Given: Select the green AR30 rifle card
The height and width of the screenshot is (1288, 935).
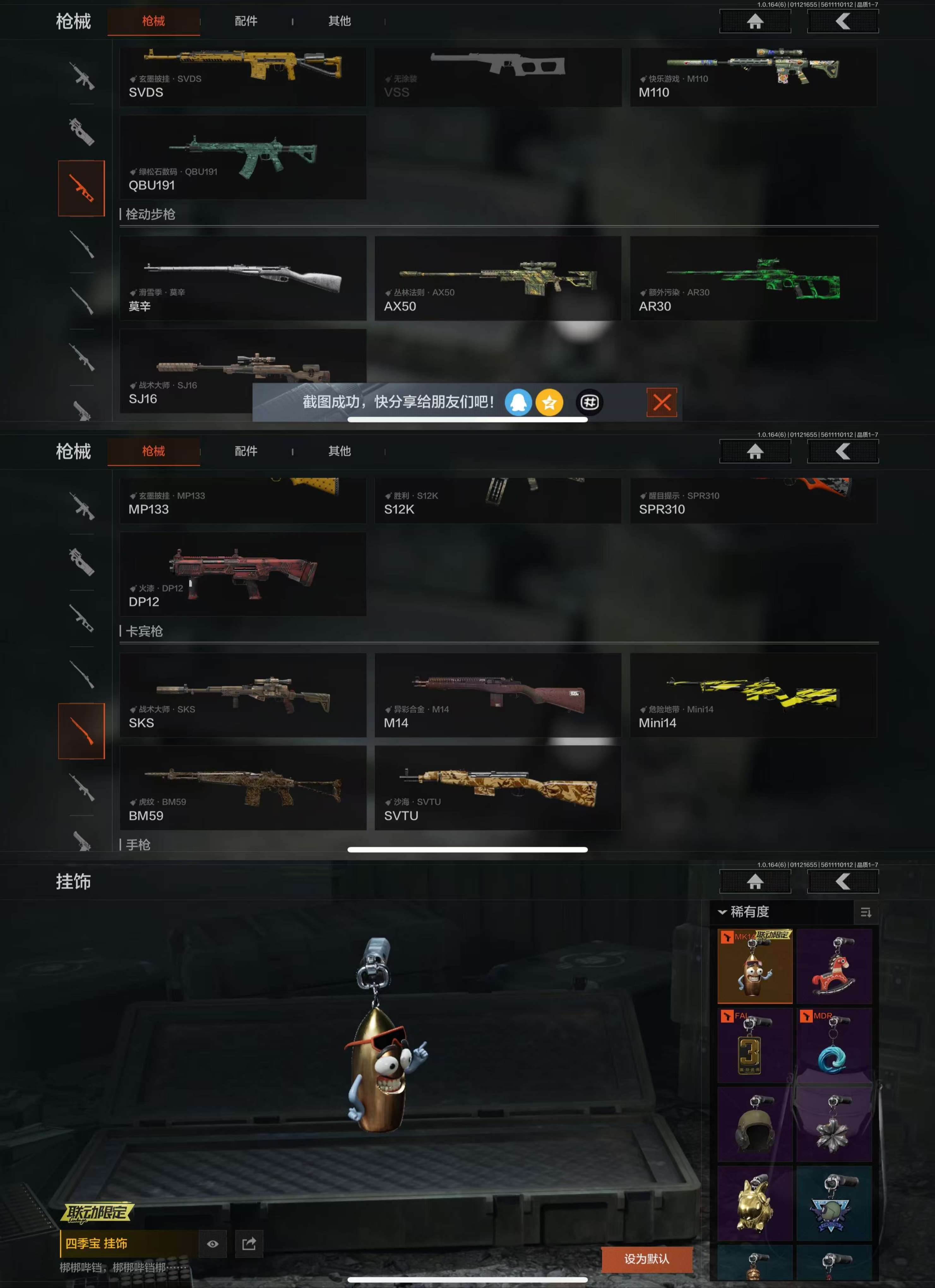Looking at the screenshot, I should [753, 278].
